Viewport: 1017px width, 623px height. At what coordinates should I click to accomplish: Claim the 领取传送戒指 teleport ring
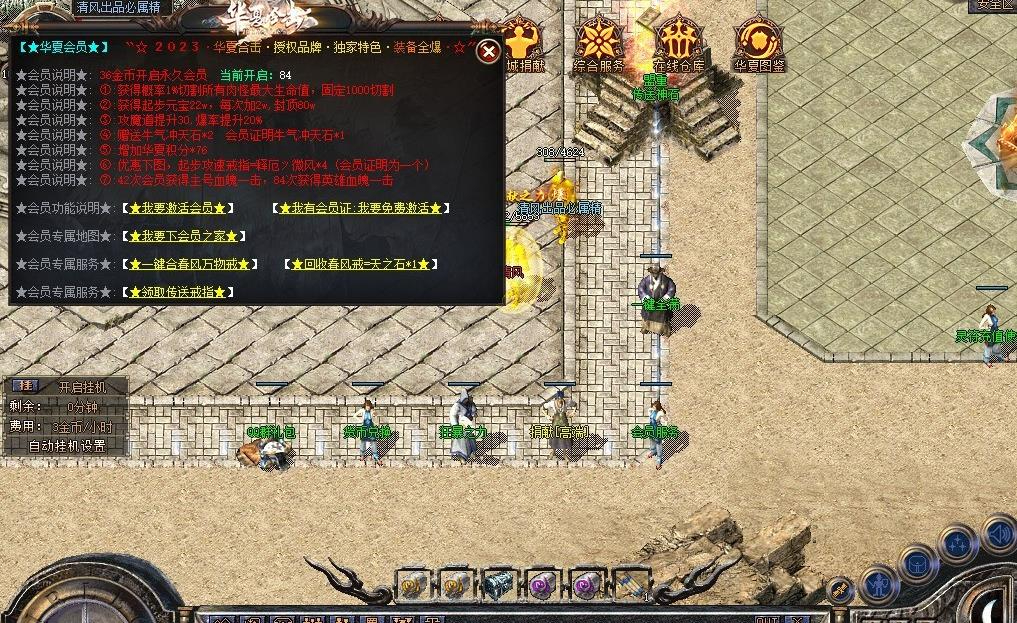178,292
